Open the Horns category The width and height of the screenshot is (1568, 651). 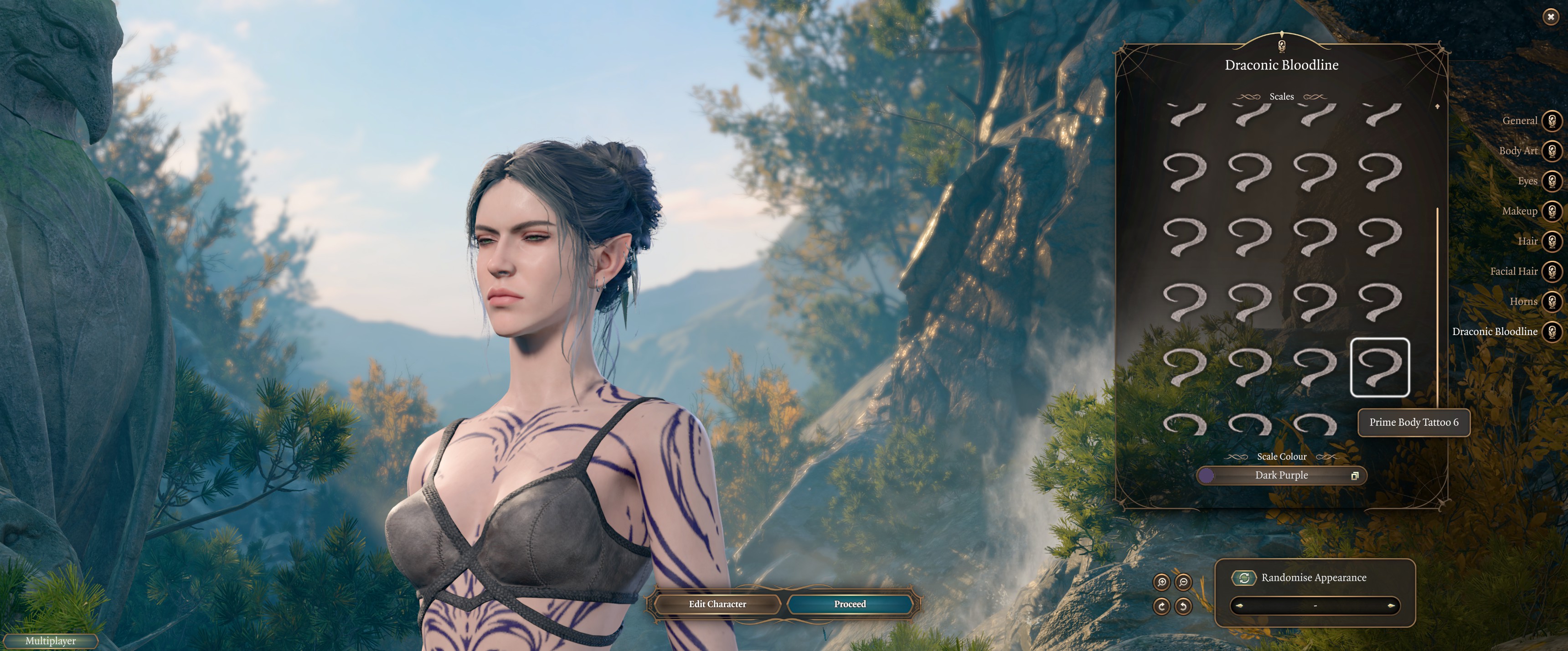click(1552, 301)
